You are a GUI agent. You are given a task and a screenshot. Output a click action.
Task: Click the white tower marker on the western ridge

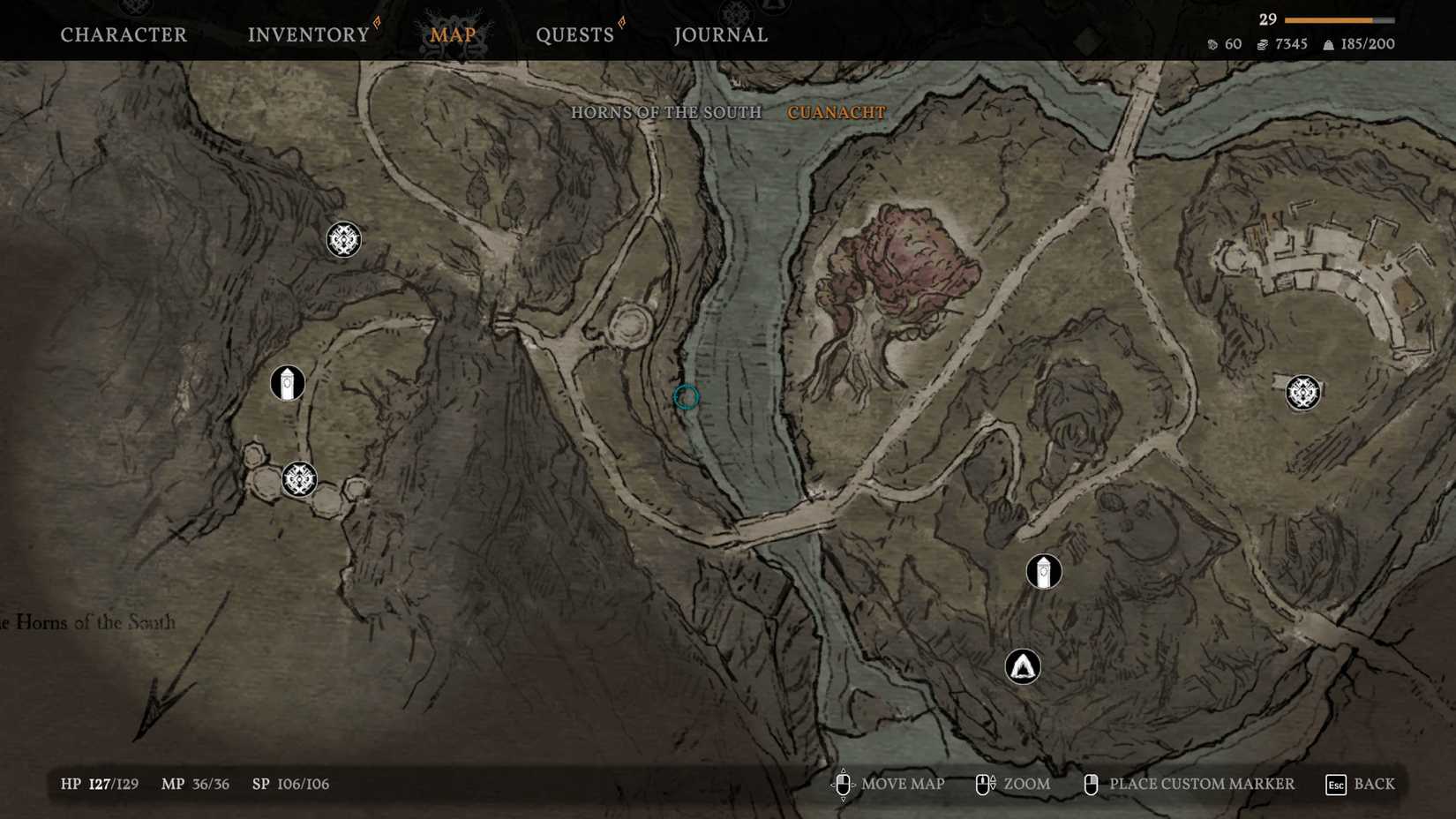tap(286, 383)
